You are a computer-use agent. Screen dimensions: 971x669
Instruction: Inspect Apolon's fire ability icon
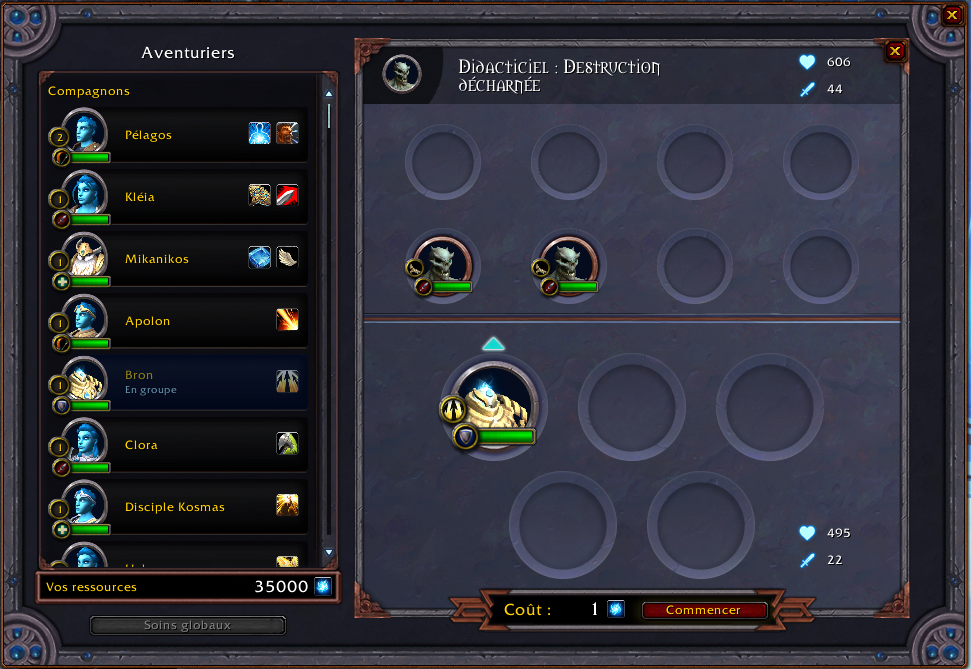click(287, 320)
